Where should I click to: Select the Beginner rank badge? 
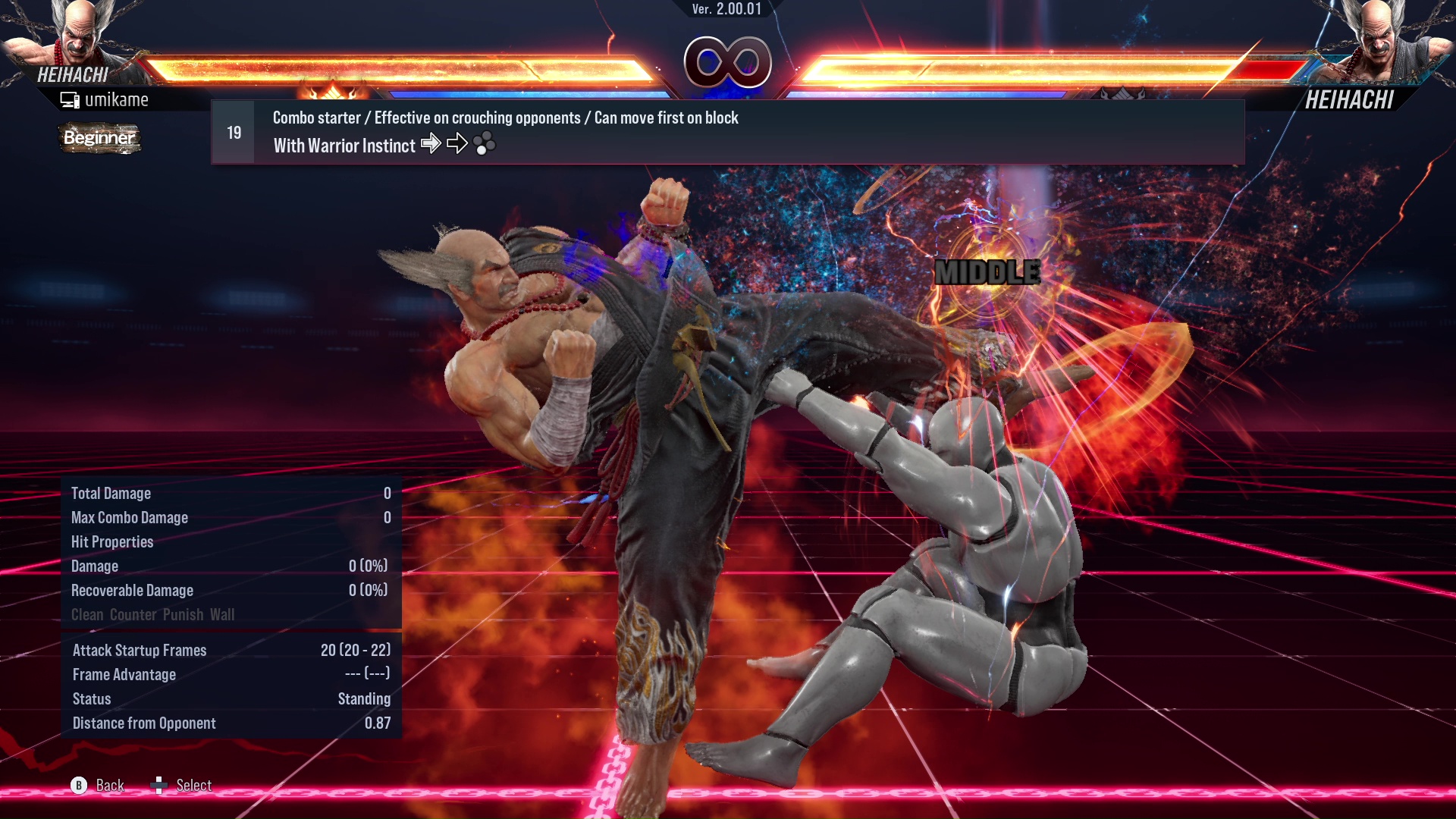coord(99,139)
